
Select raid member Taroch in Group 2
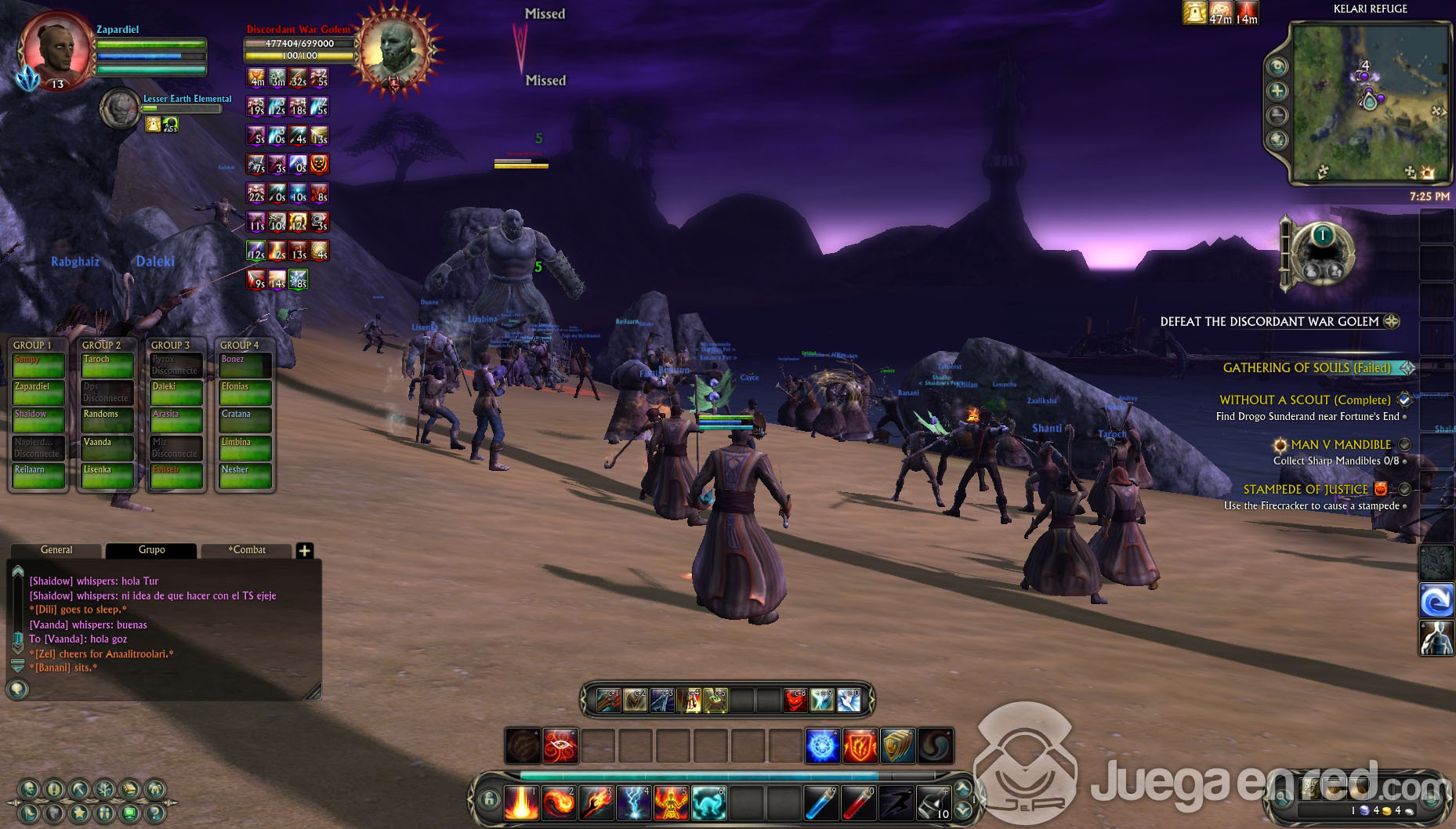(x=107, y=366)
